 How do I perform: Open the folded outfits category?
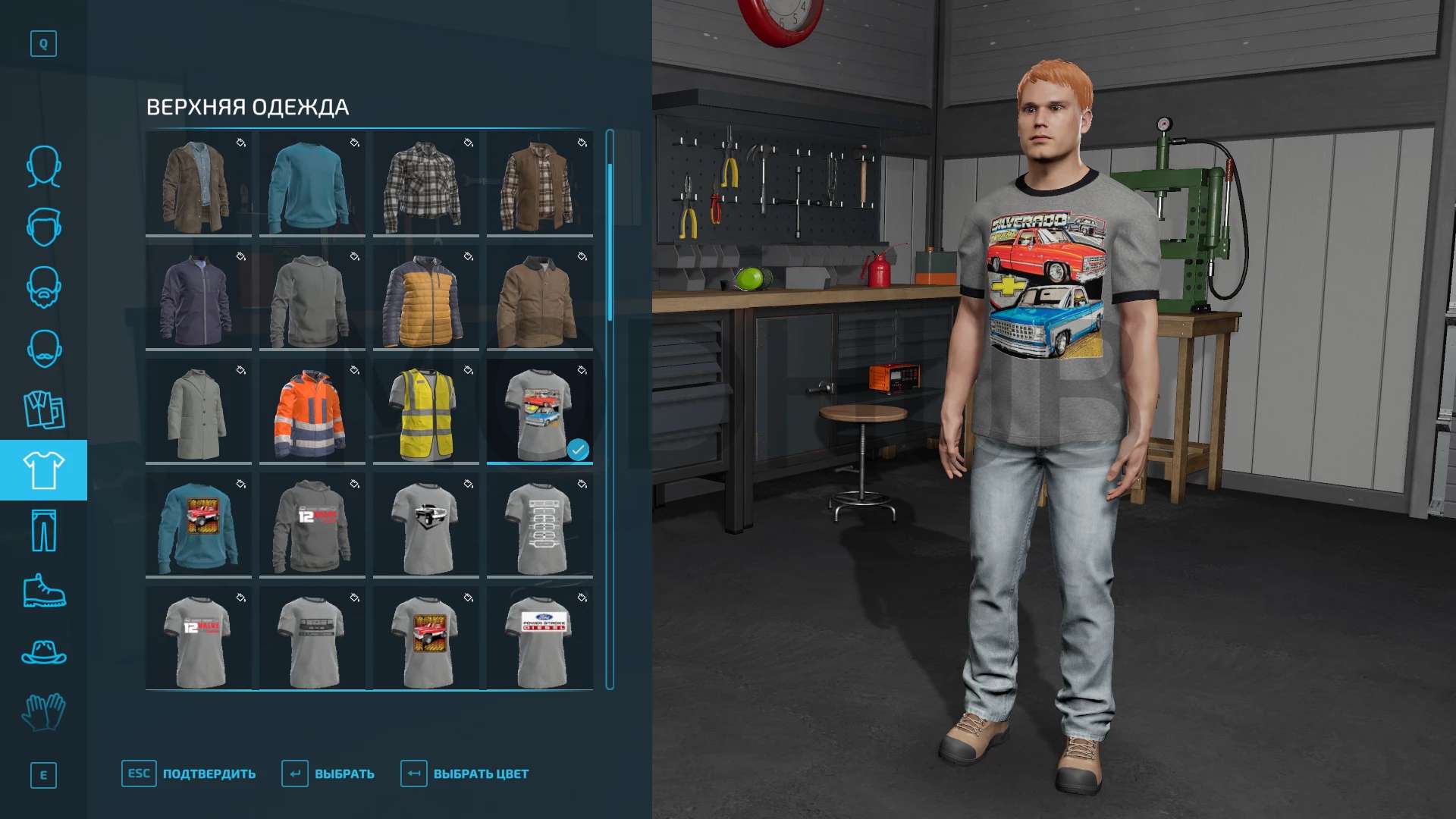point(43,409)
